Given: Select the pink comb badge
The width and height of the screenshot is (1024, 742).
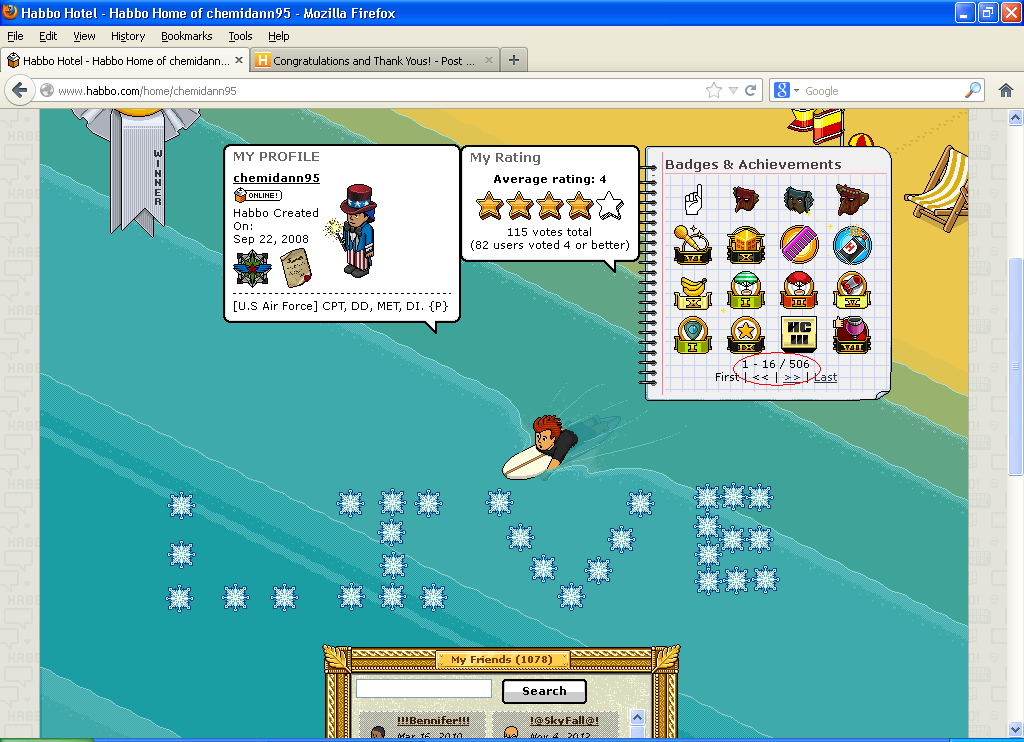Looking at the screenshot, I should tap(798, 245).
